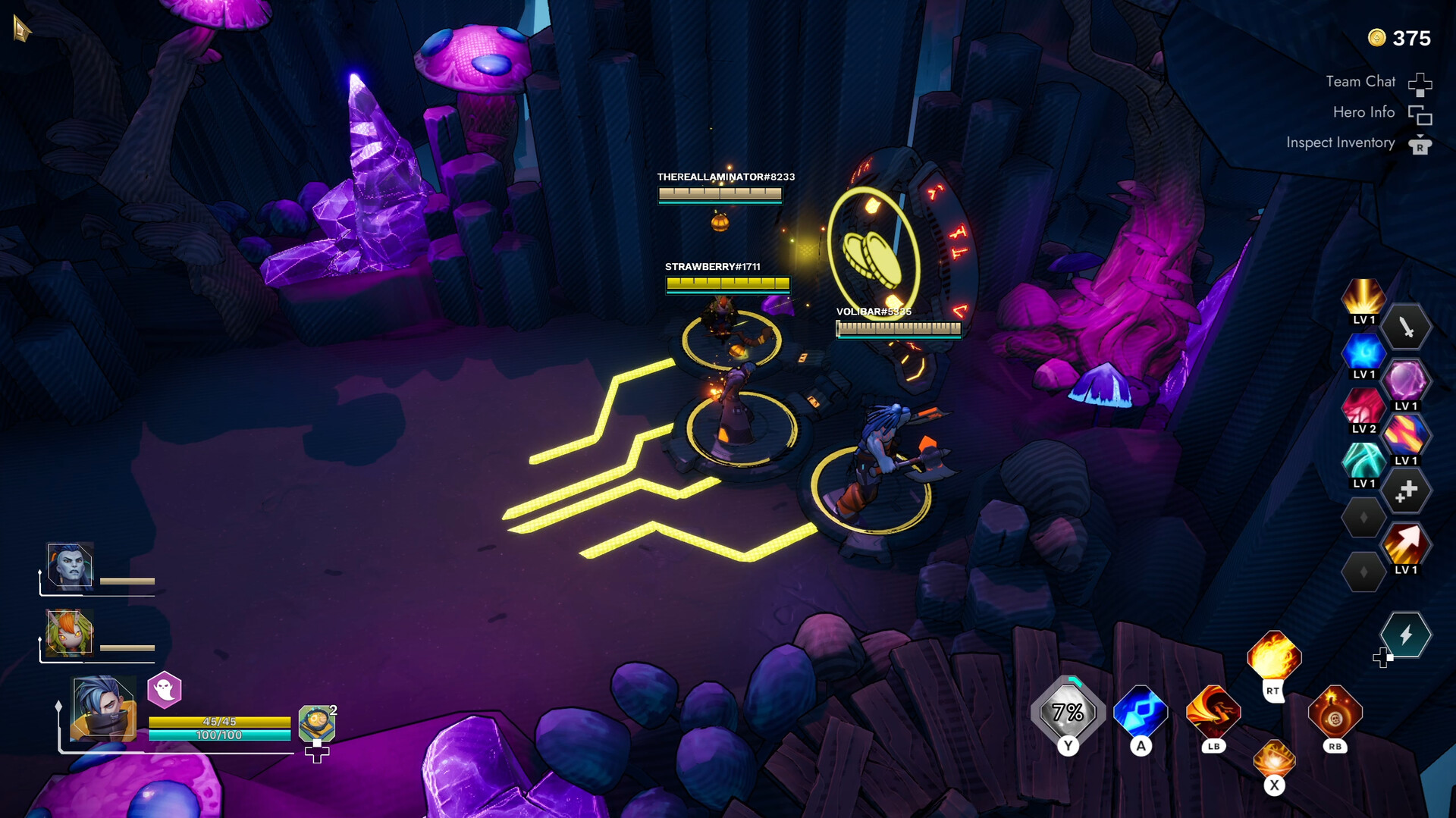Activate the blue dash ability
Image resolution: width=1456 pixels, height=818 pixels.
click(x=1141, y=713)
